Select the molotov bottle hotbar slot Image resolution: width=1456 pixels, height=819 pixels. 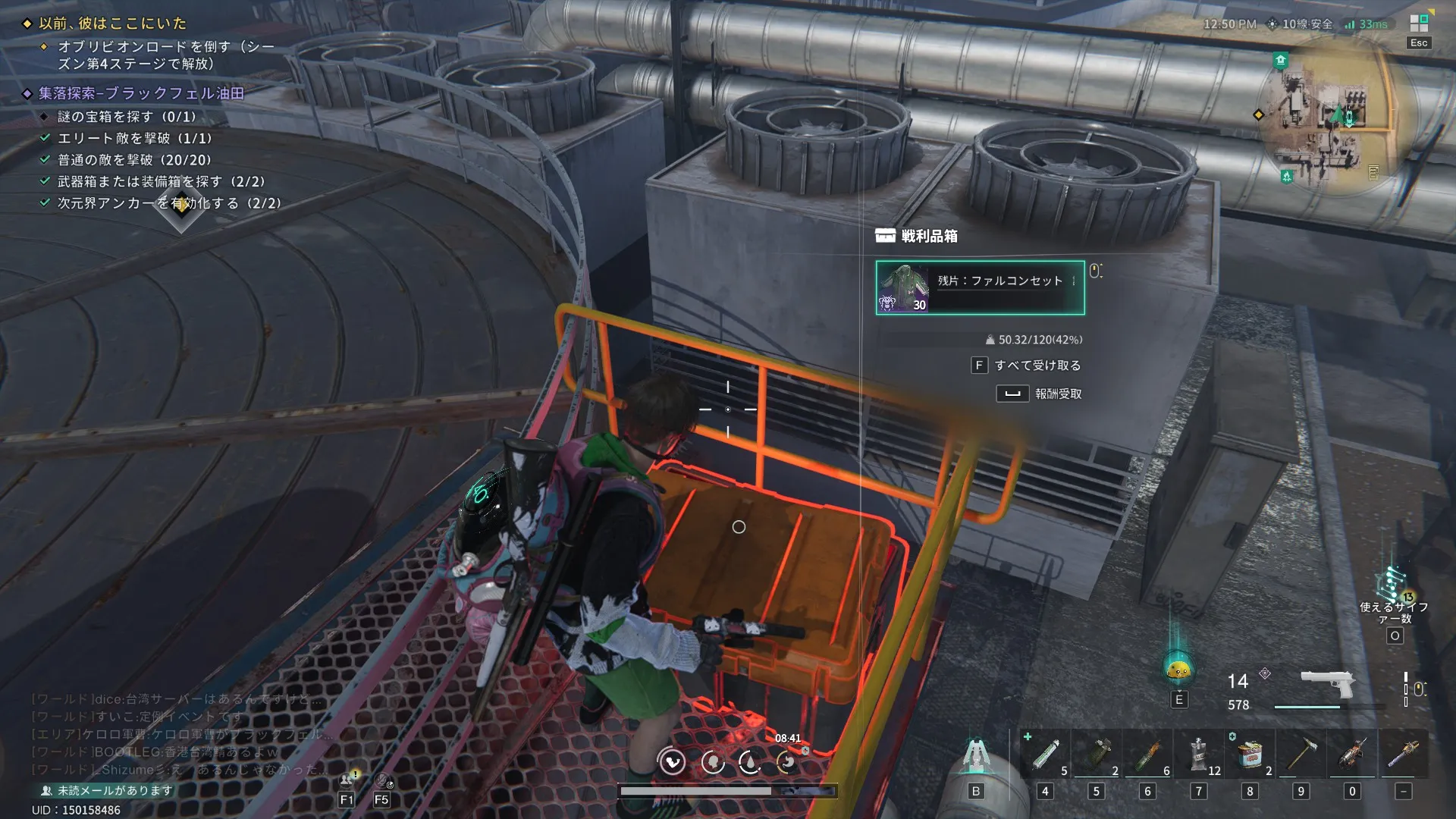pyautogui.click(x=1148, y=754)
